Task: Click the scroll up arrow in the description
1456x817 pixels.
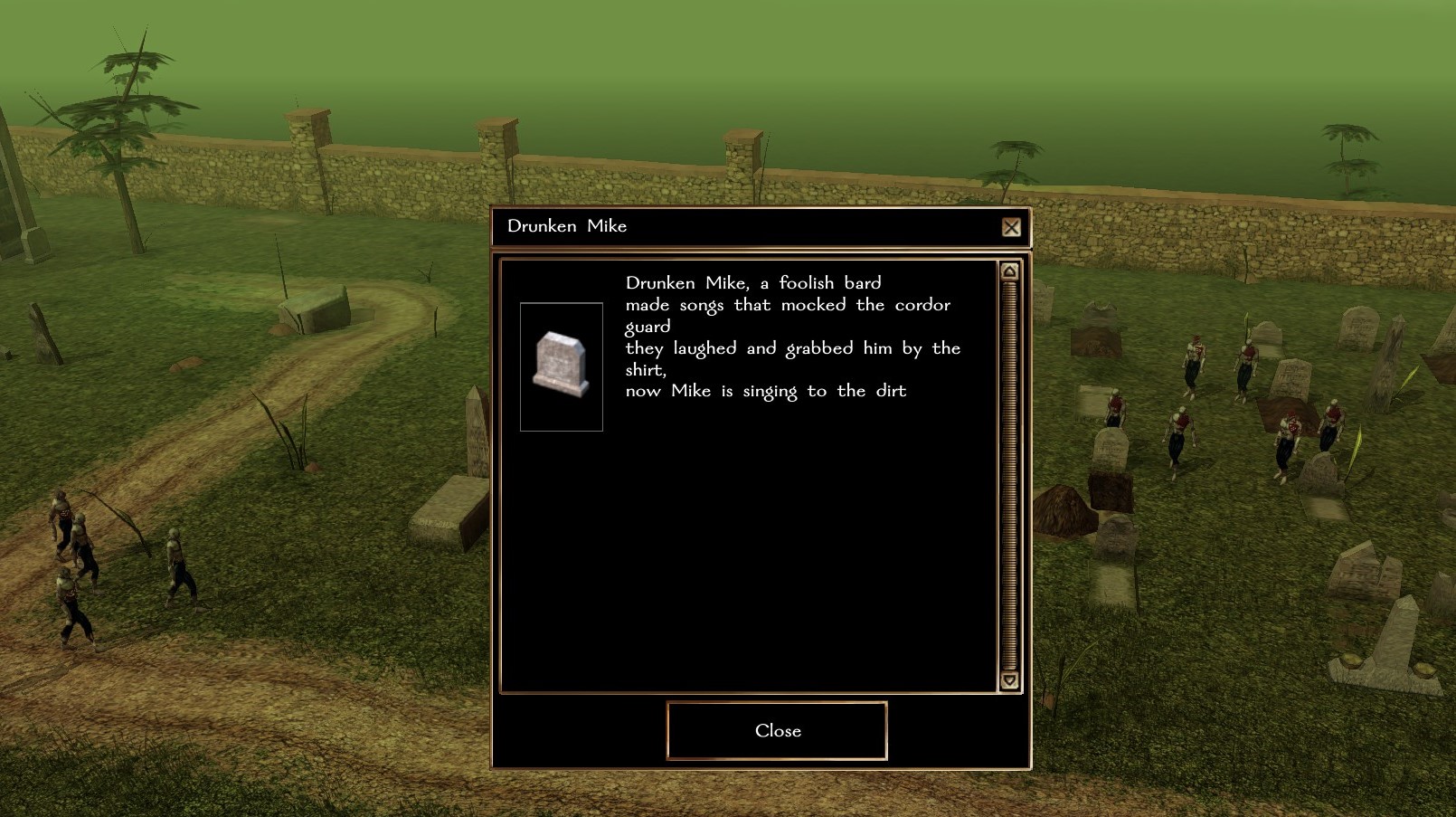Action: (x=1009, y=271)
